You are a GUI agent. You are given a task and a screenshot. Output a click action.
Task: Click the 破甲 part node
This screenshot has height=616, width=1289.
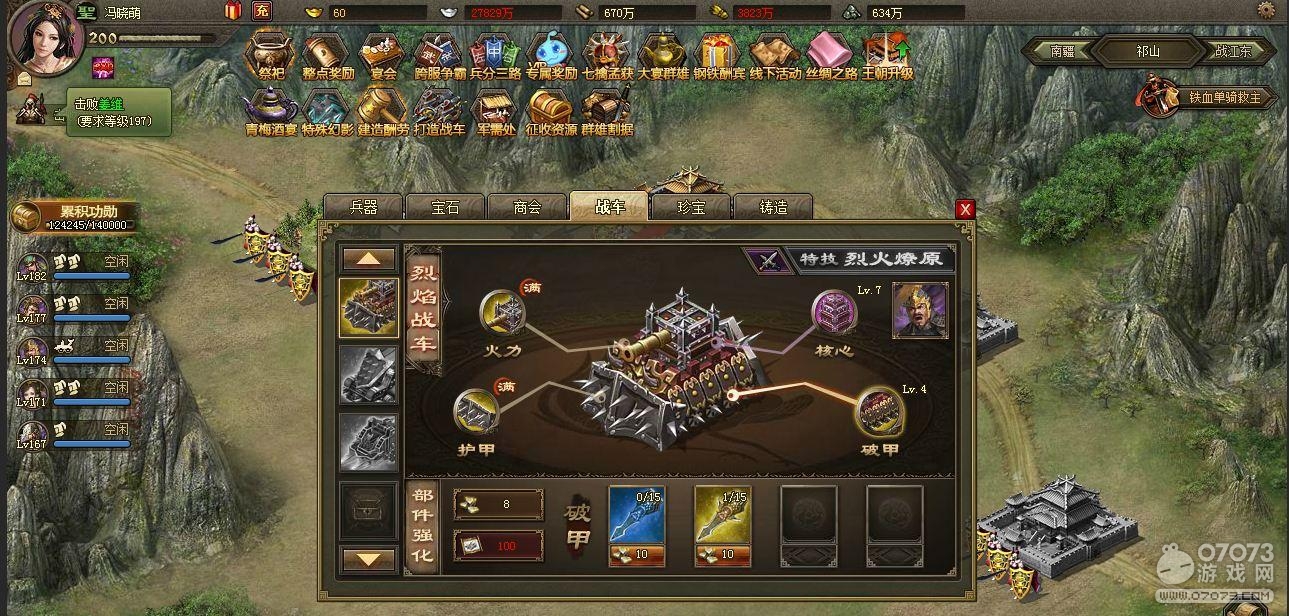(878, 411)
